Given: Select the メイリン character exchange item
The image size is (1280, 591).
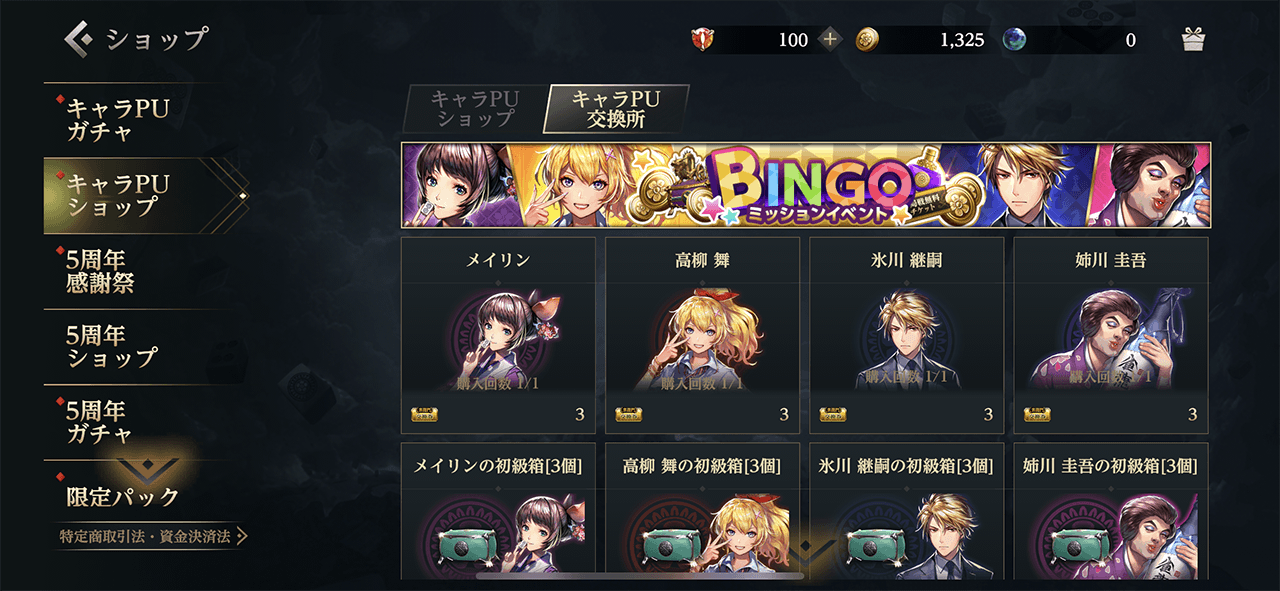Looking at the screenshot, I should pos(498,335).
